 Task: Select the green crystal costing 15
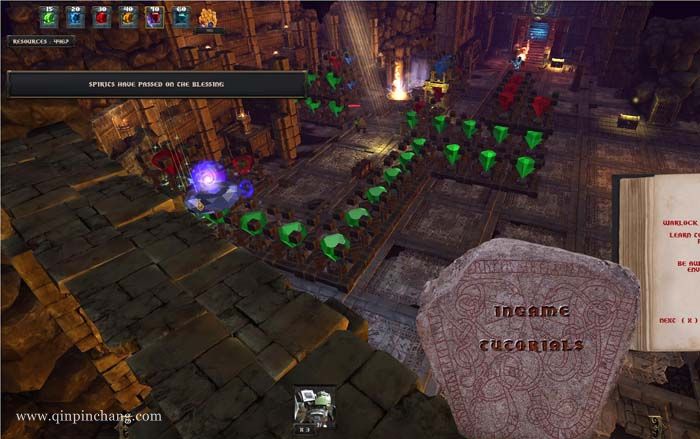[x=49, y=18]
